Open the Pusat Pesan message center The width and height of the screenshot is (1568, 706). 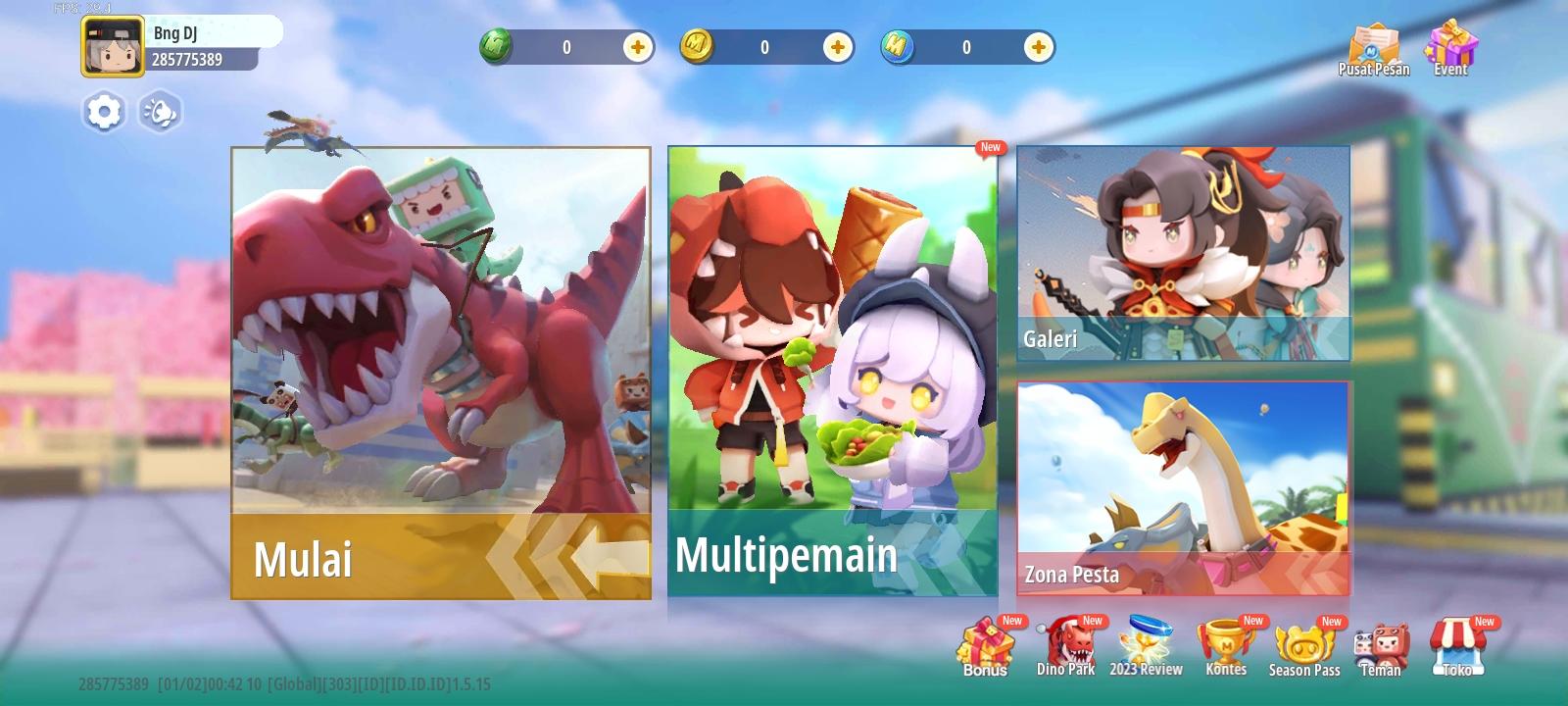coord(1376,44)
